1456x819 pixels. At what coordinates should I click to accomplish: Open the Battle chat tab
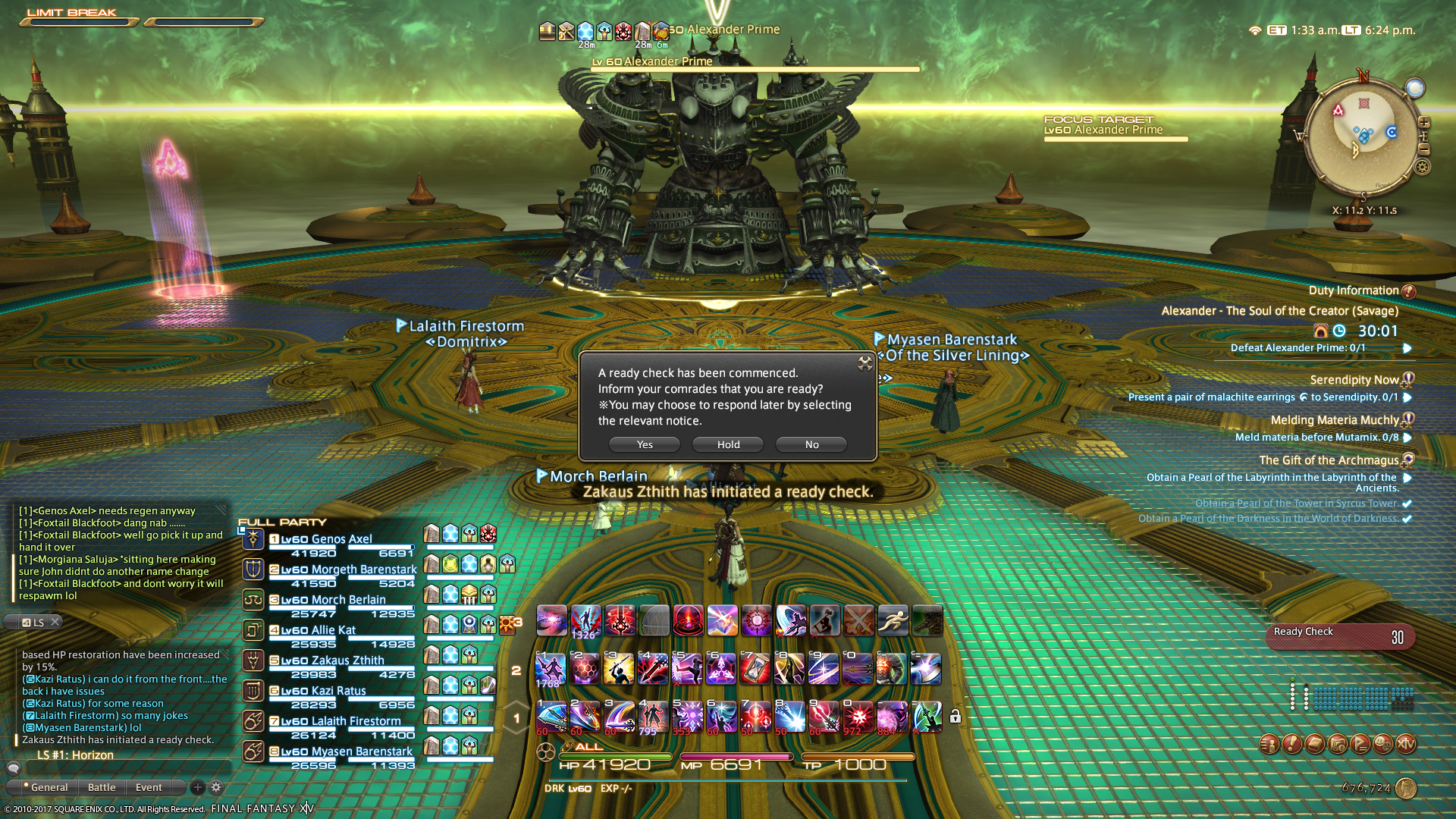102,787
